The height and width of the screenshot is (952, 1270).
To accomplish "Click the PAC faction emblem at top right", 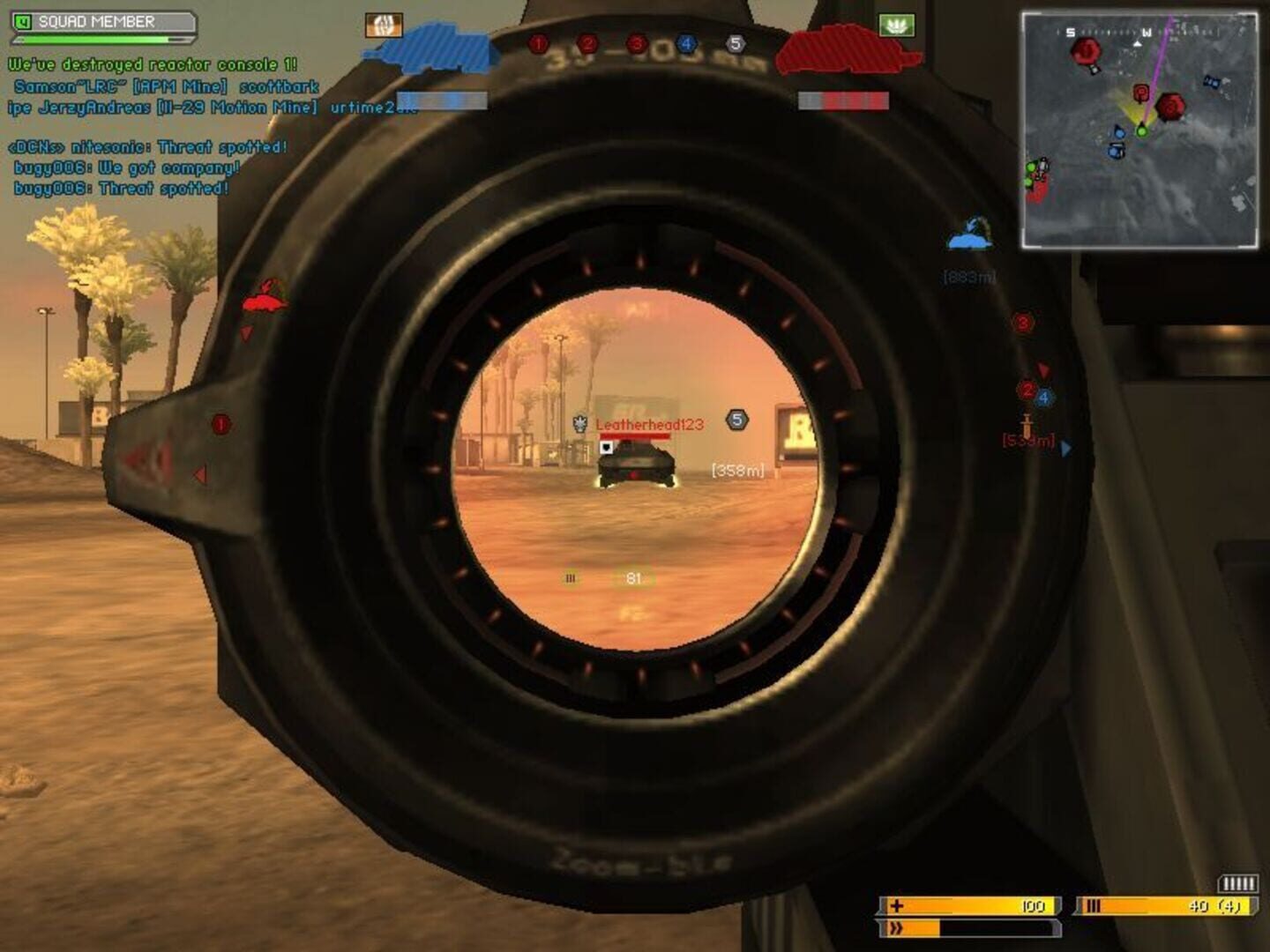I will pos(899,26).
